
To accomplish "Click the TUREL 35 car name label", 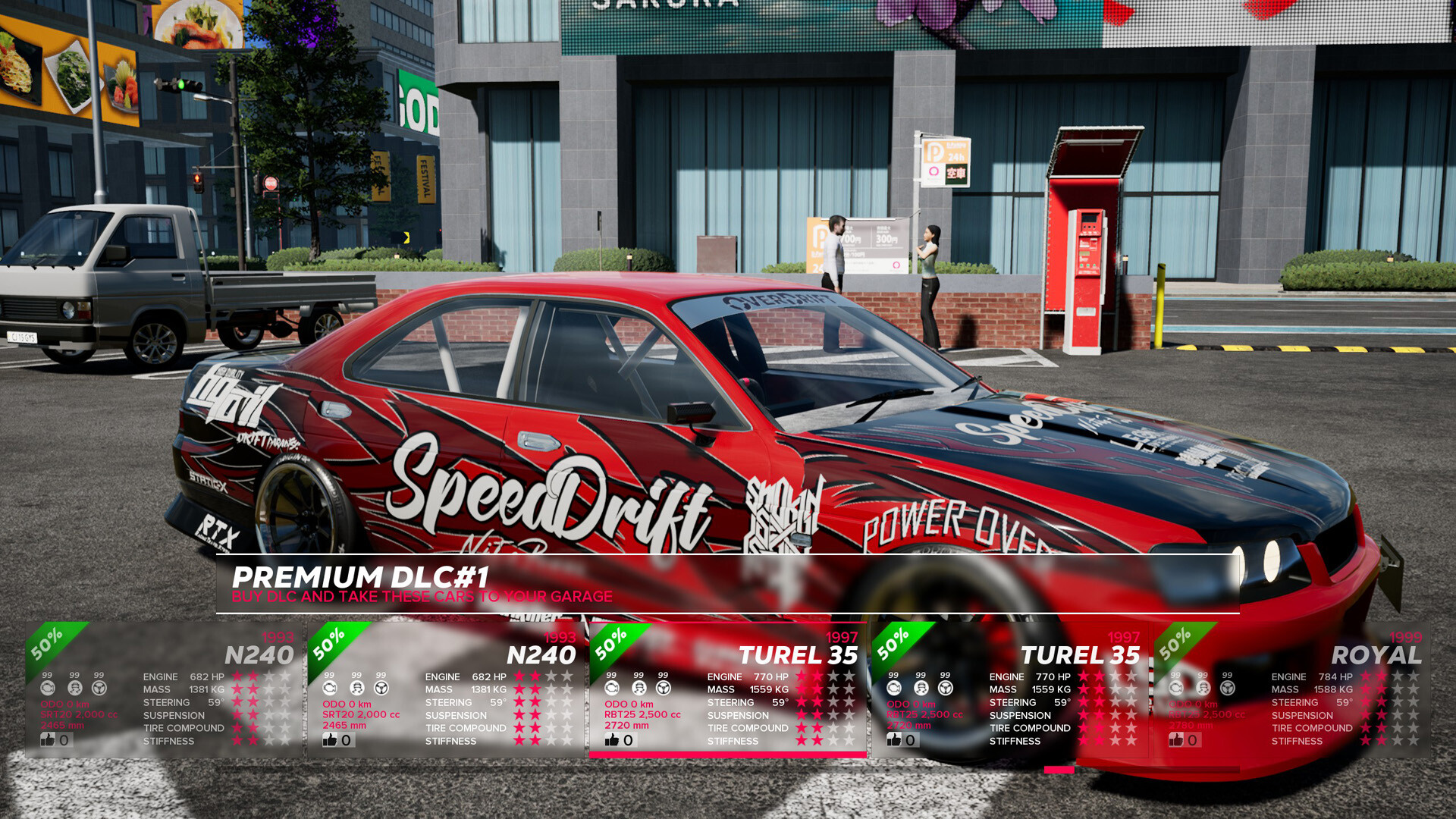I will click(x=800, y=655).
